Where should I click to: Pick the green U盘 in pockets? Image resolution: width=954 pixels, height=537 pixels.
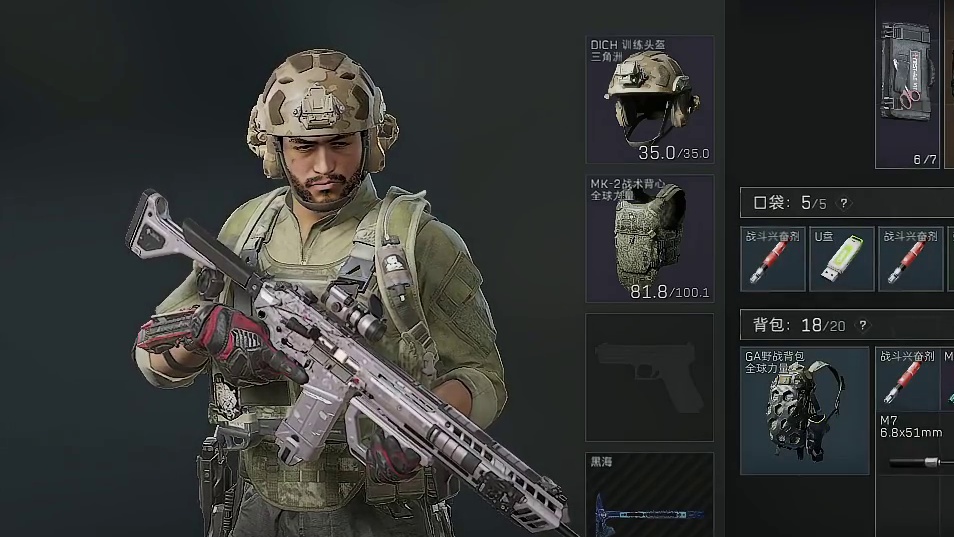pos(842,259)
